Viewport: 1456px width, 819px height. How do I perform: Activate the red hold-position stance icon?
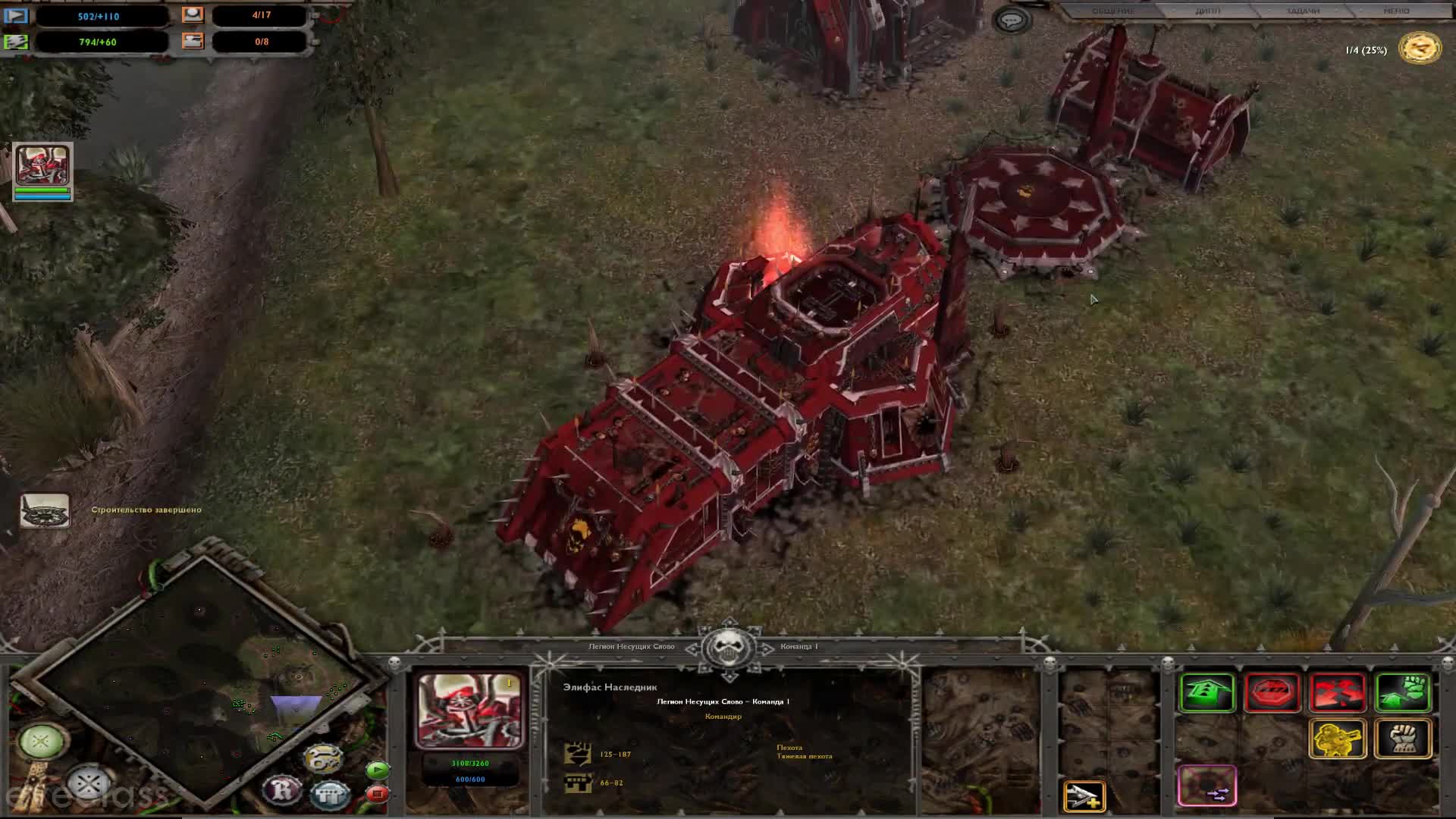click(x=1273, y=692)
